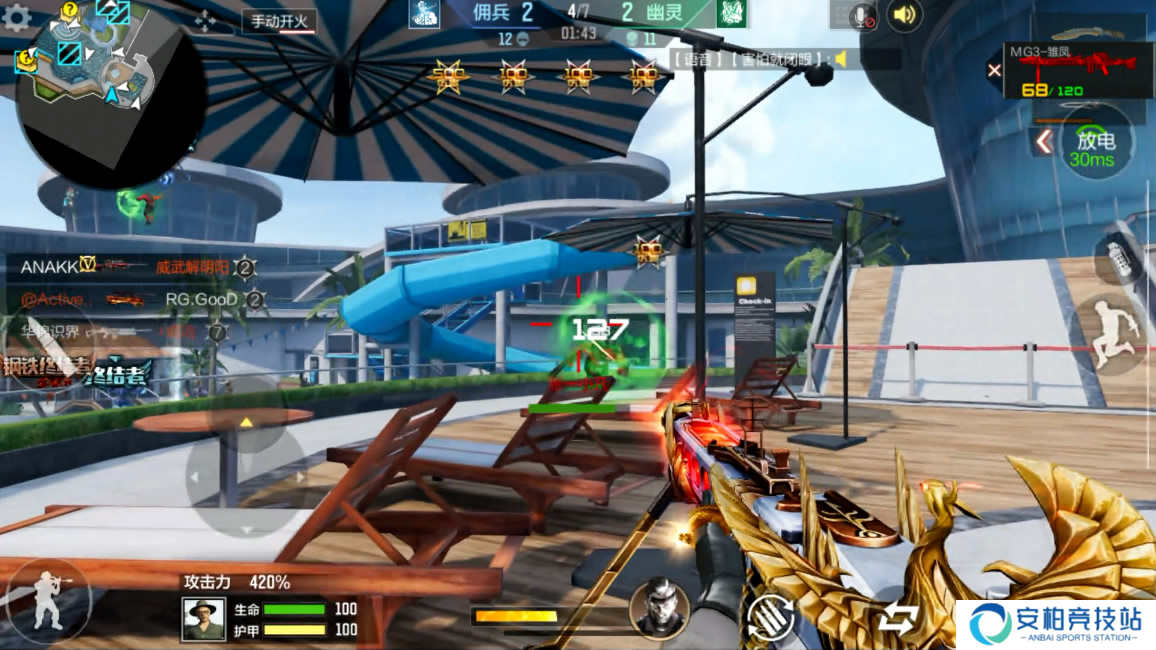Image resolution: width=1156 pixels, height=650 pixels.
Task: Toggle the yellow speaker sound icon
Action: [x=904, y=15]
